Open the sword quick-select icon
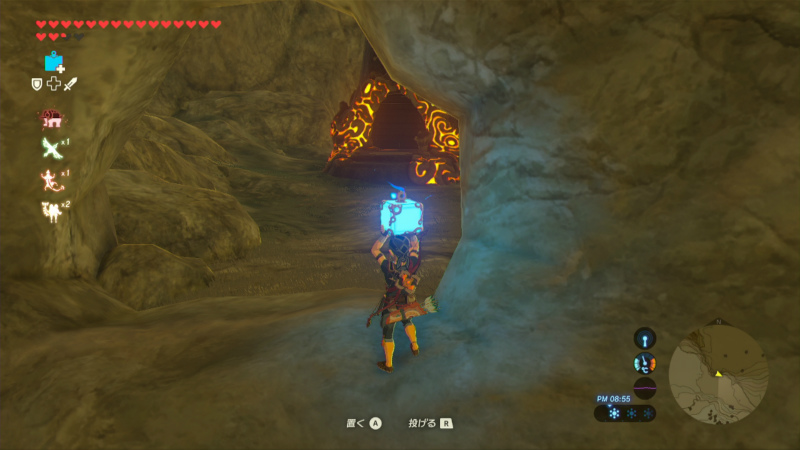 (x=70, y=85)
